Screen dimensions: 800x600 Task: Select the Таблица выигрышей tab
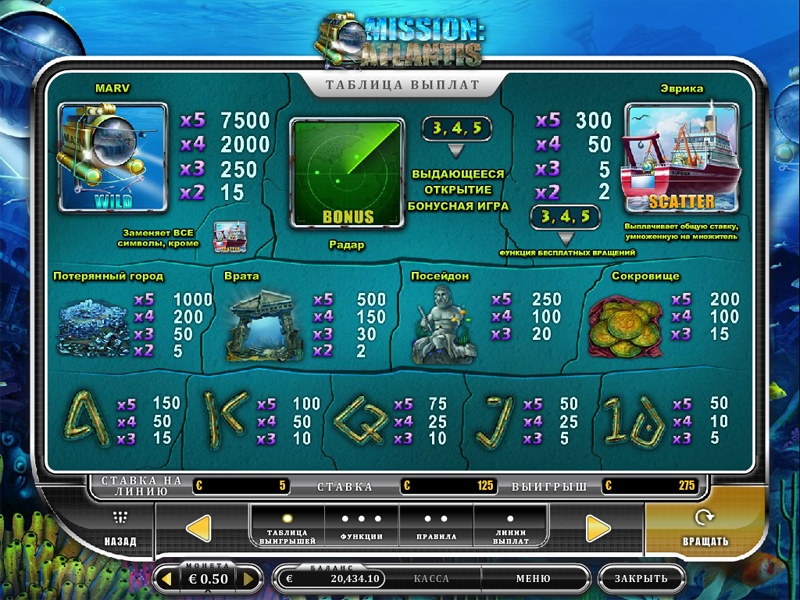pyautogui.click(x=287, y=527)
